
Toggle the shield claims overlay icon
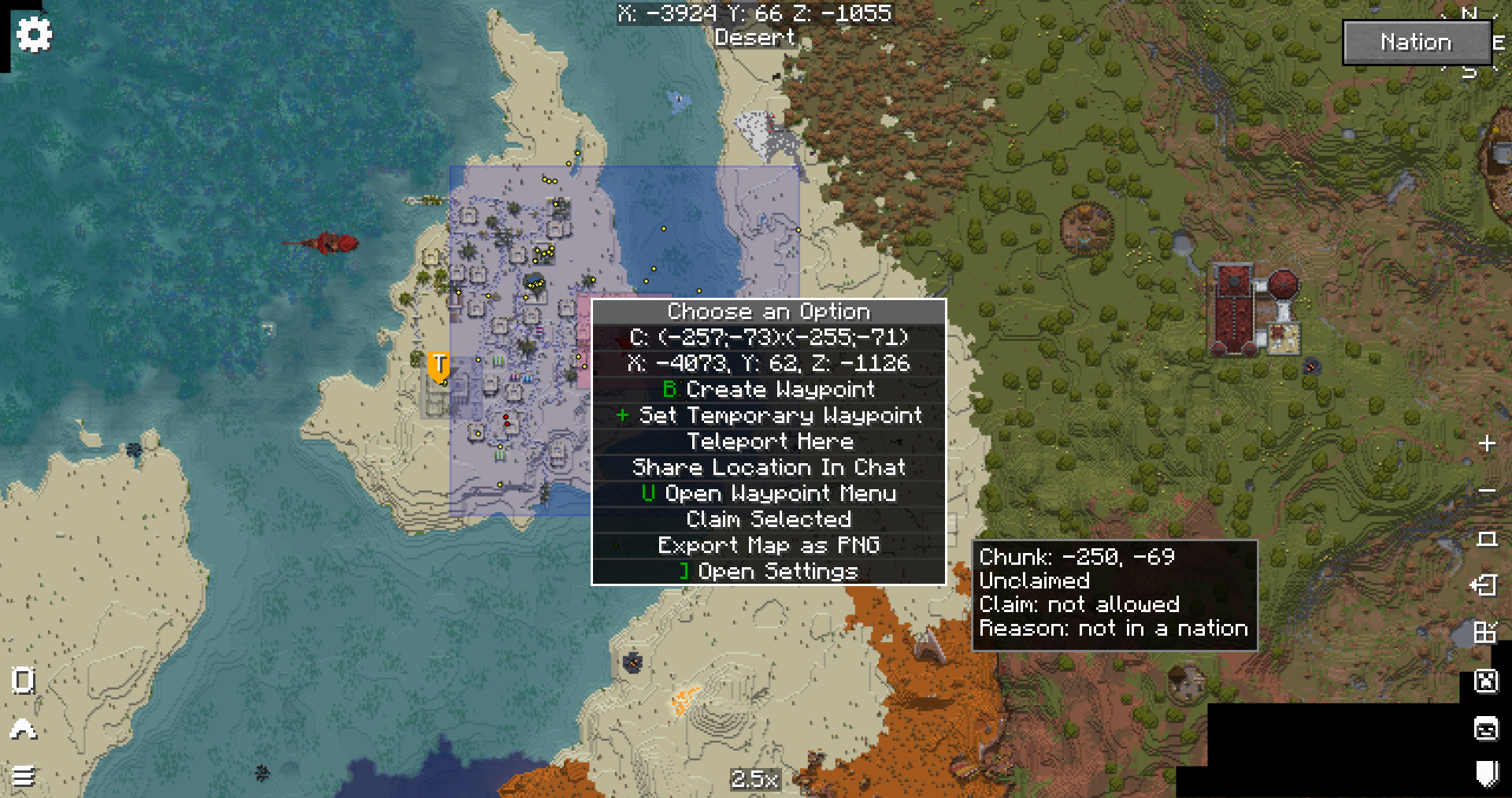point(1488,768)
